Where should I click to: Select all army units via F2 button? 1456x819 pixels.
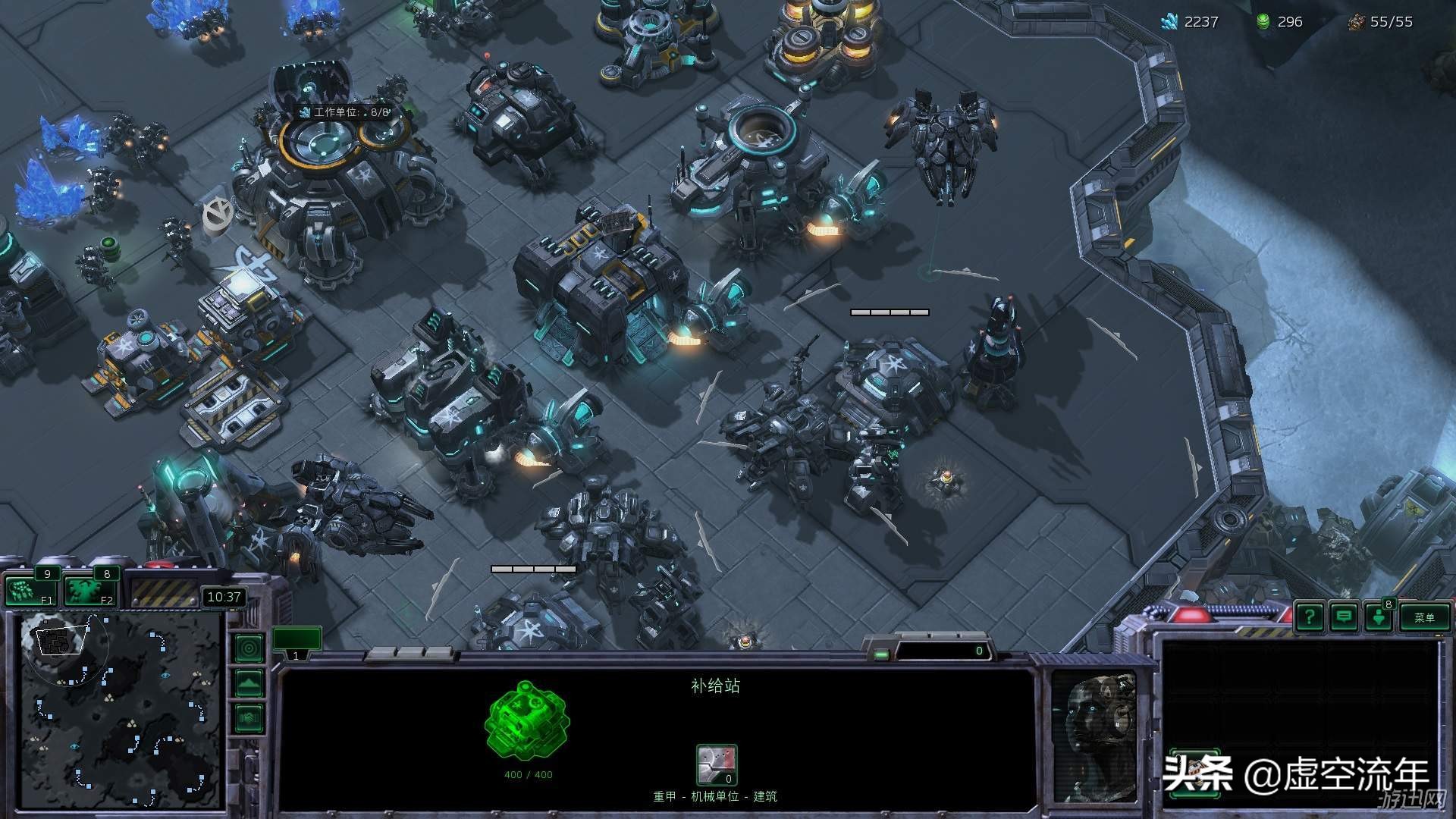click(x=89, y=591)
